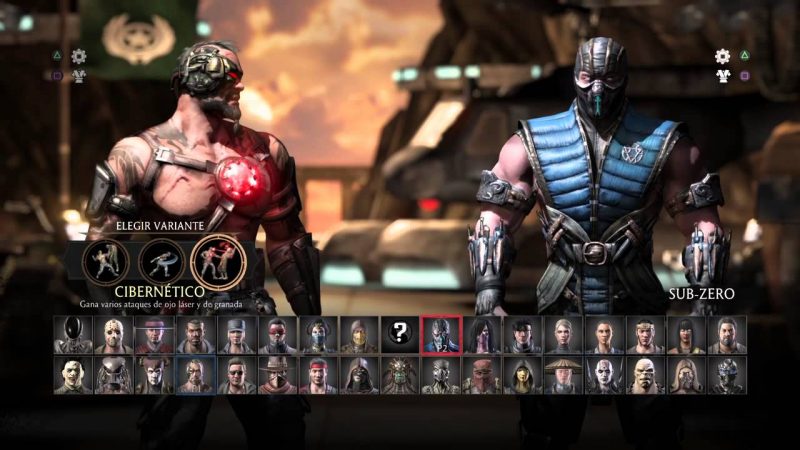Pick the first grappling variant icon

(x=104, y=260)
